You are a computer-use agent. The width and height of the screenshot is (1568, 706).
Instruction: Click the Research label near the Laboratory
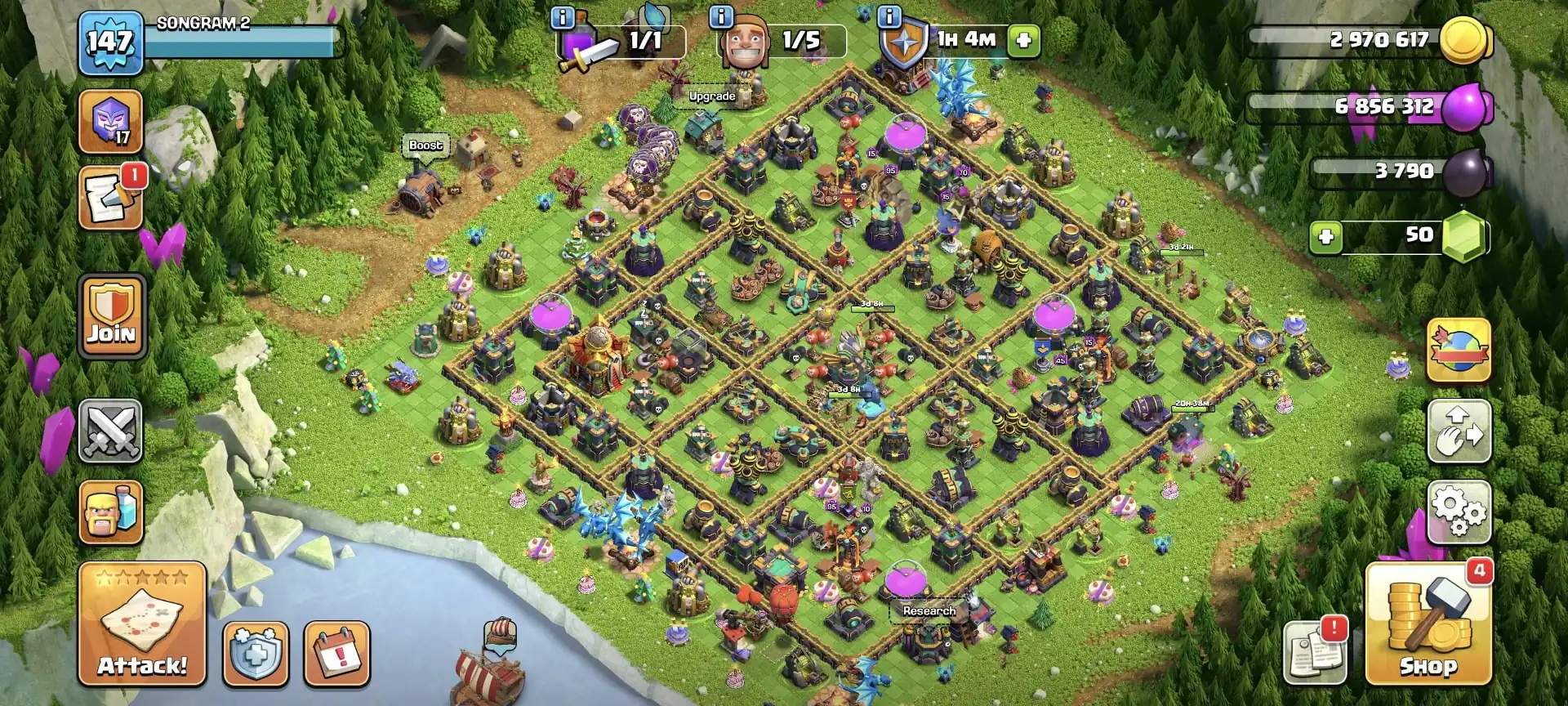(x=929, y=610)
